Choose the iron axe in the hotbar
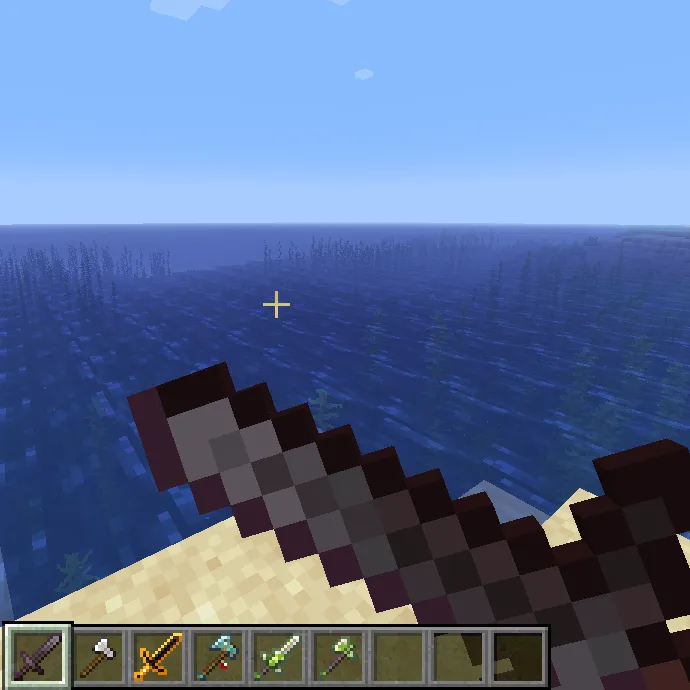Viewport: 690px width, 690px height. 98,657
